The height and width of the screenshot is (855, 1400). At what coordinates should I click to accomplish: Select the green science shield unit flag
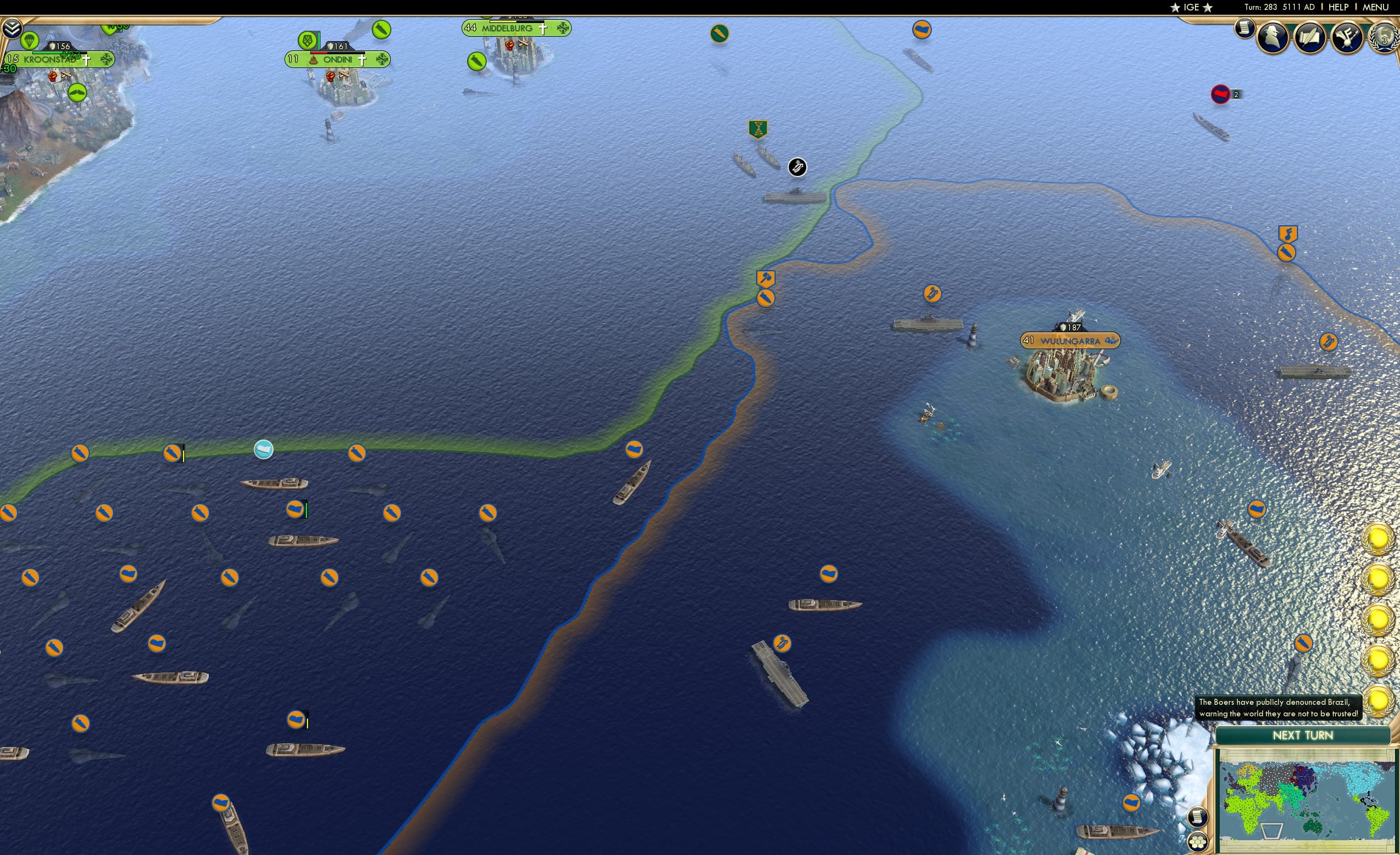point(758,129)
